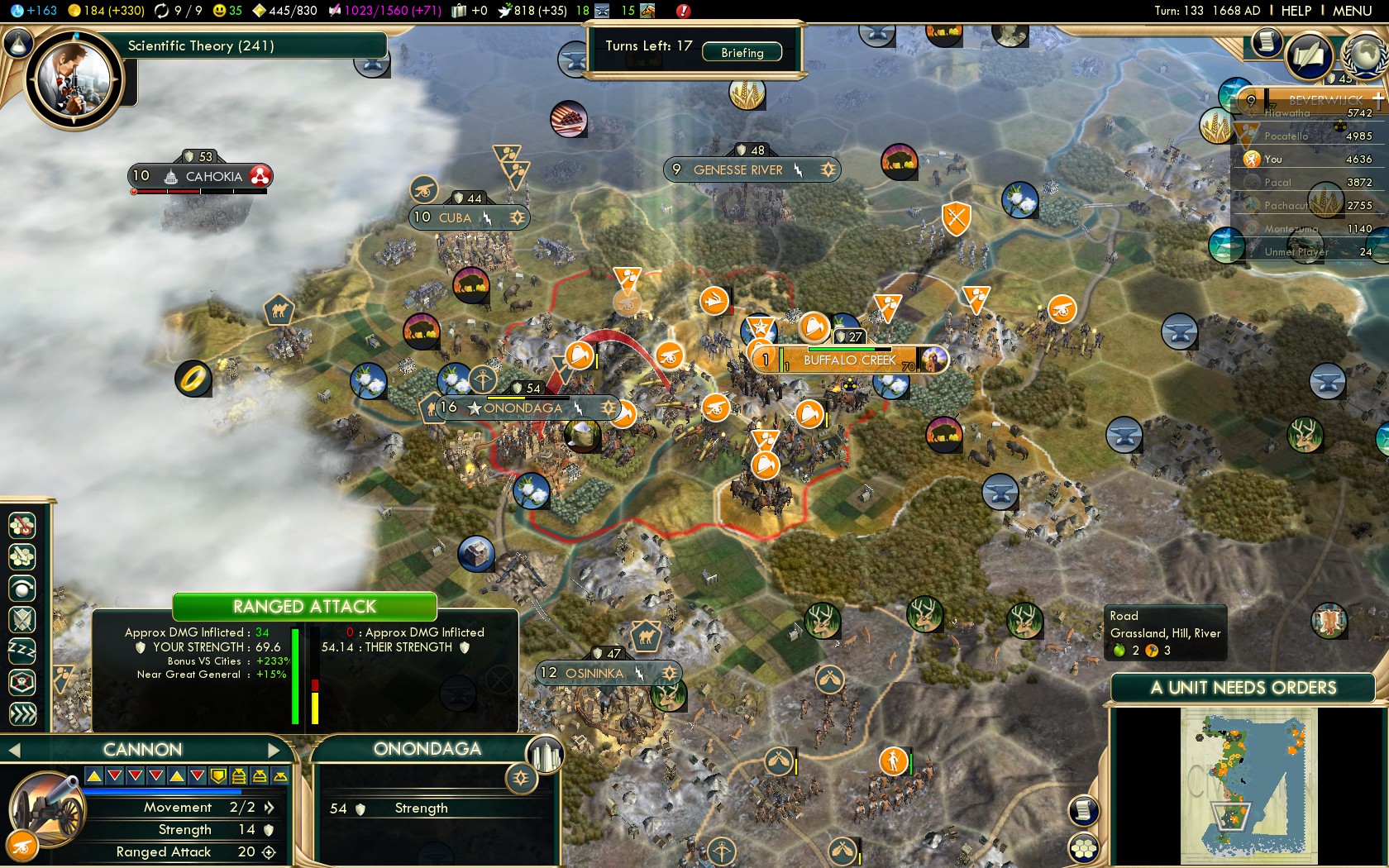Open the HELP page
The height and width of the screenshot is (868, 1389).
coord(1296,11)
